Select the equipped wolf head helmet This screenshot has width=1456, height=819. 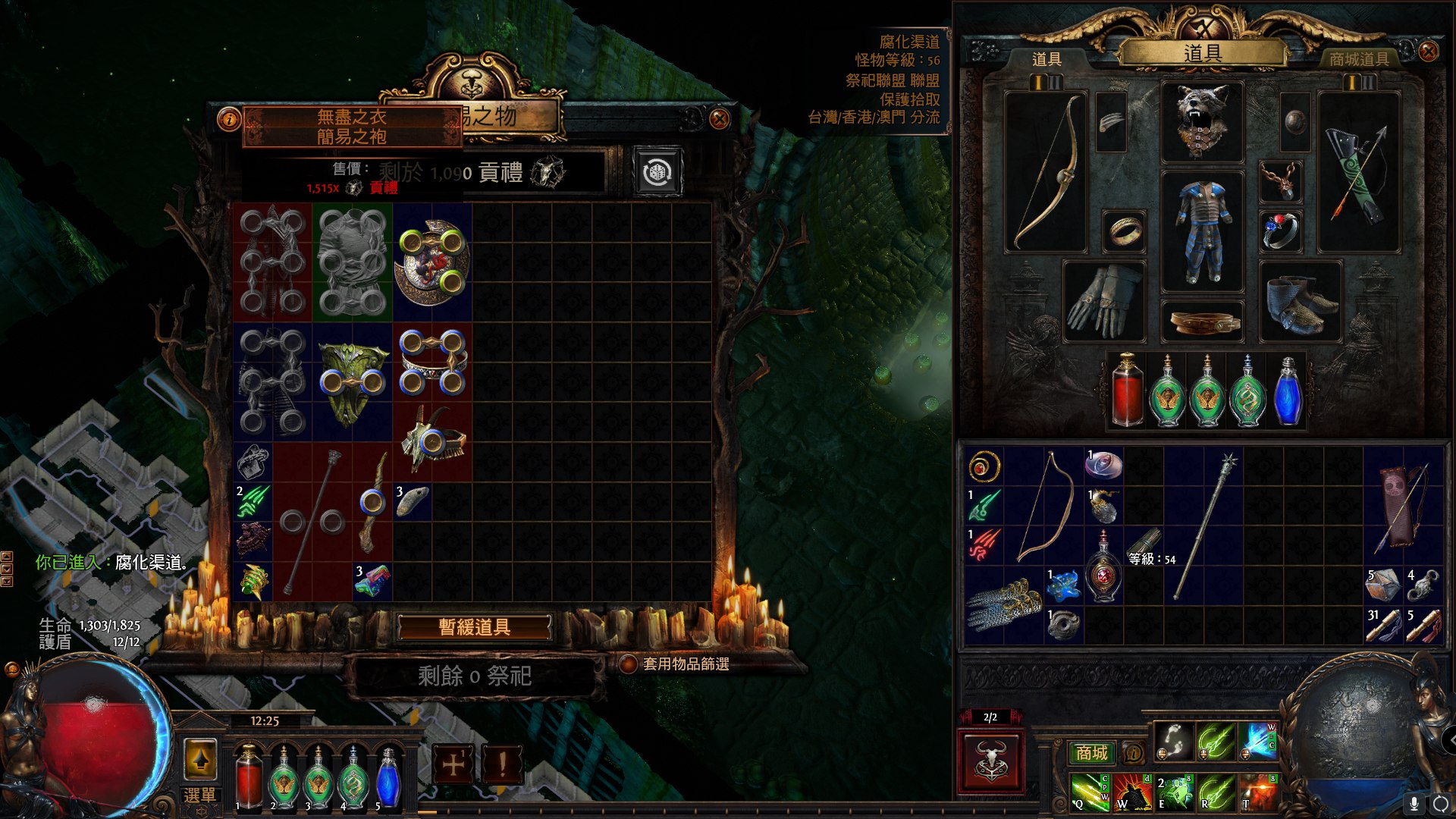pos(1202,121)
